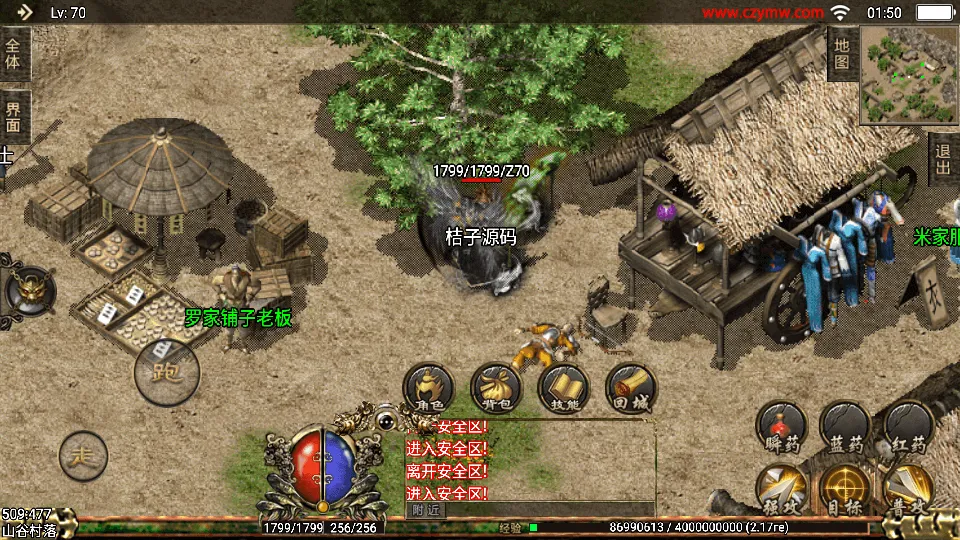Drink the 蓝药 mana potion
The image size is (960, 540).
845,429
